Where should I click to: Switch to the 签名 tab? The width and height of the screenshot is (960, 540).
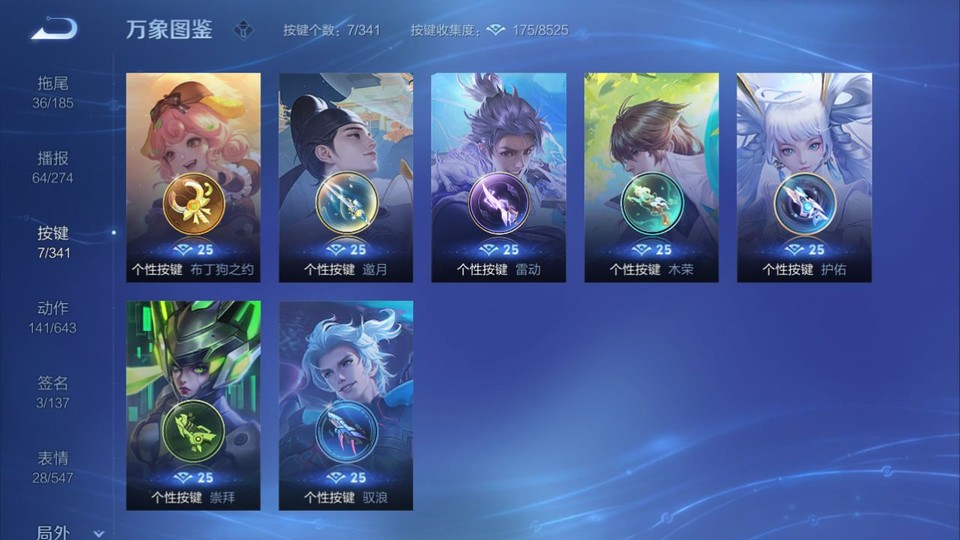point(54,392)
